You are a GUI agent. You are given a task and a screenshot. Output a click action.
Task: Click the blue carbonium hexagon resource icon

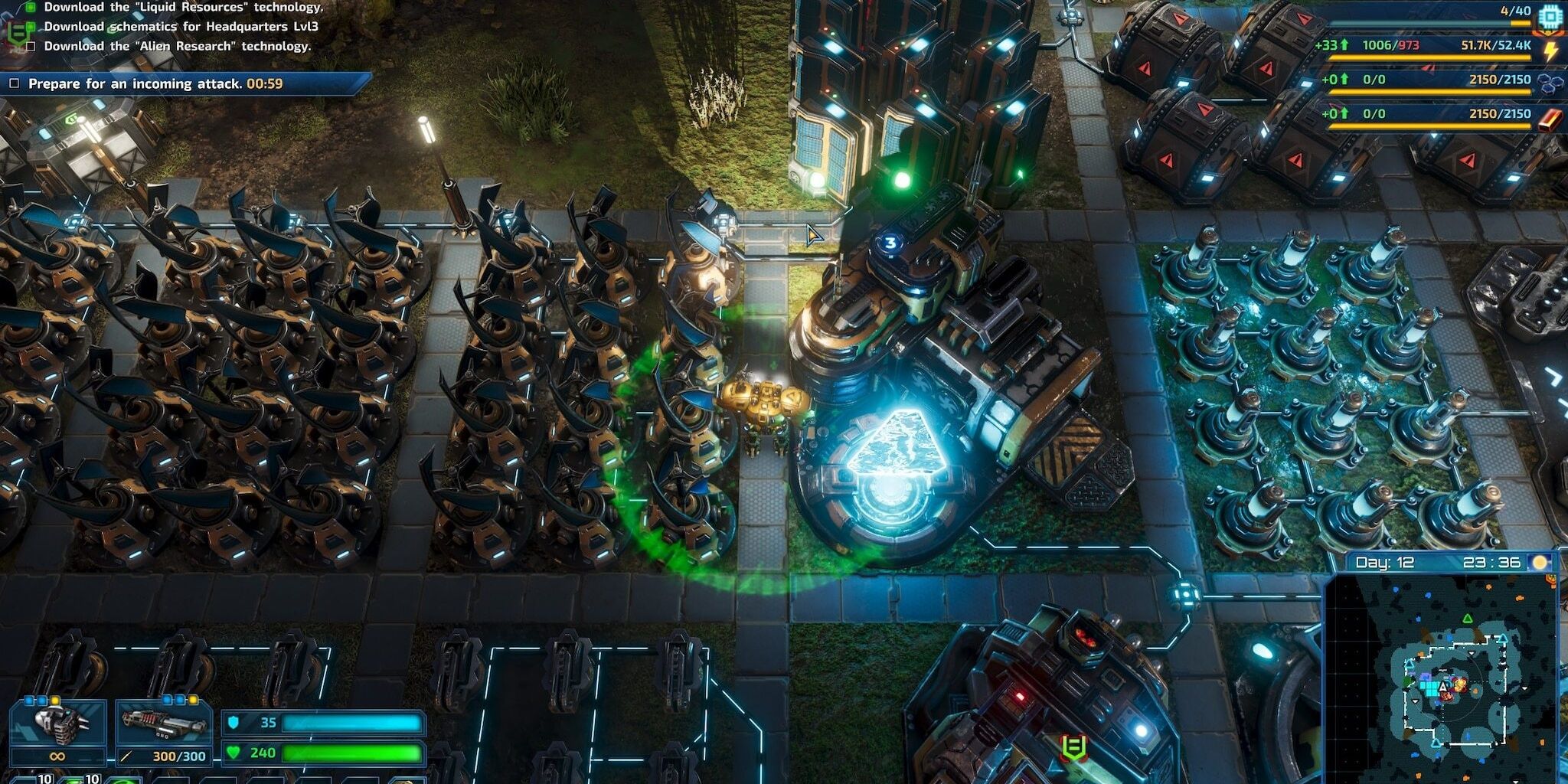pos(1550,83)
